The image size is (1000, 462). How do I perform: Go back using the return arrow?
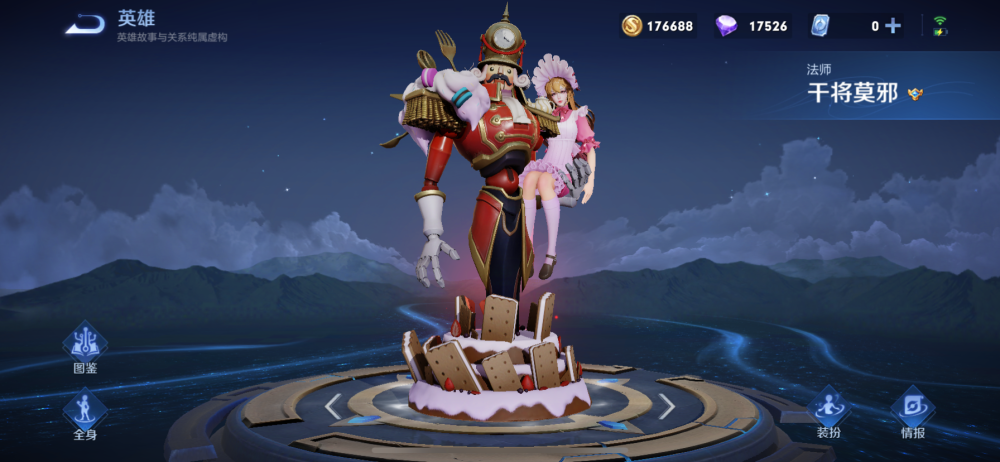[x=85, y=25]
